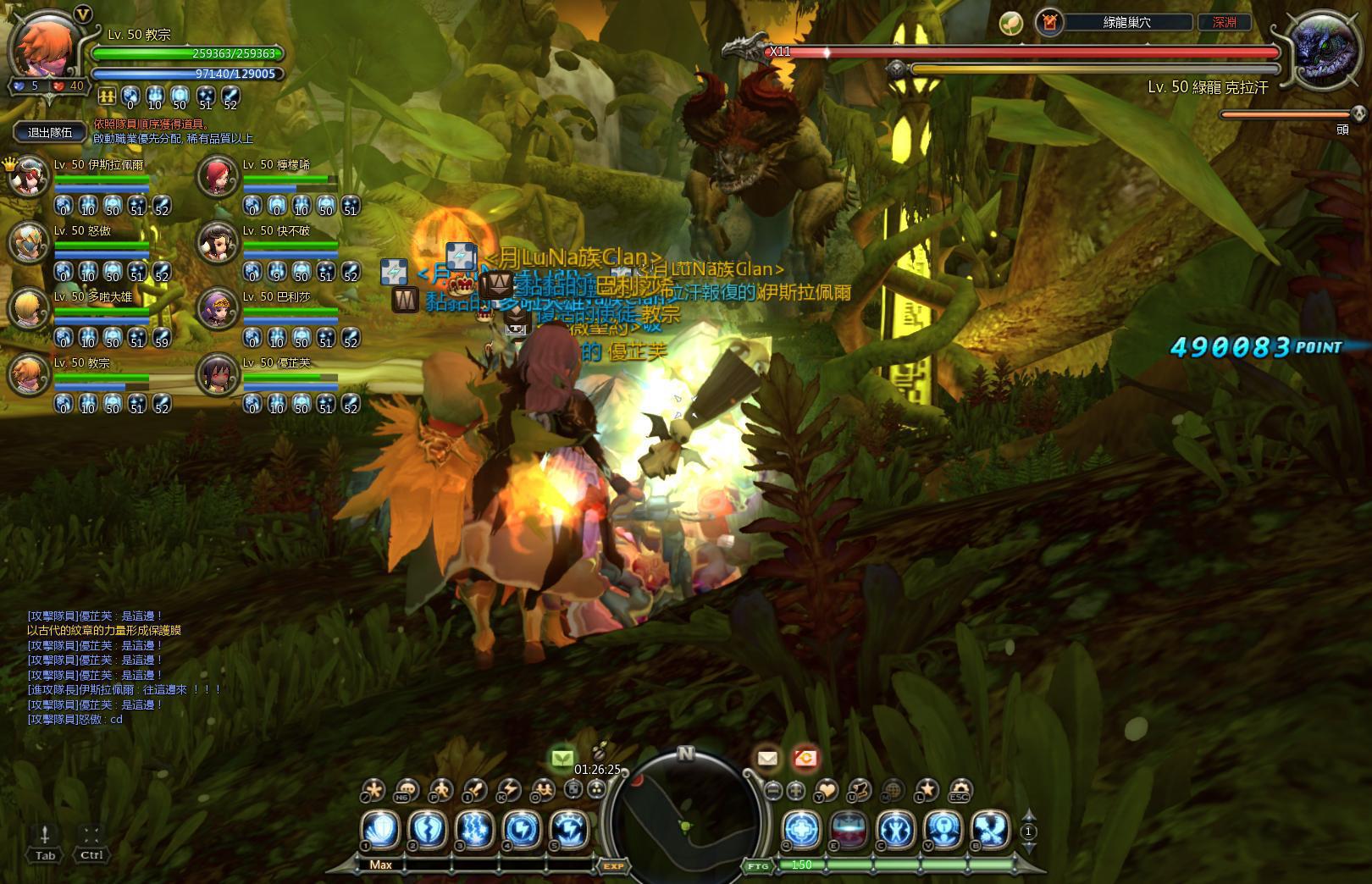Select party member 巴利莎's portrait

[218, 309]
